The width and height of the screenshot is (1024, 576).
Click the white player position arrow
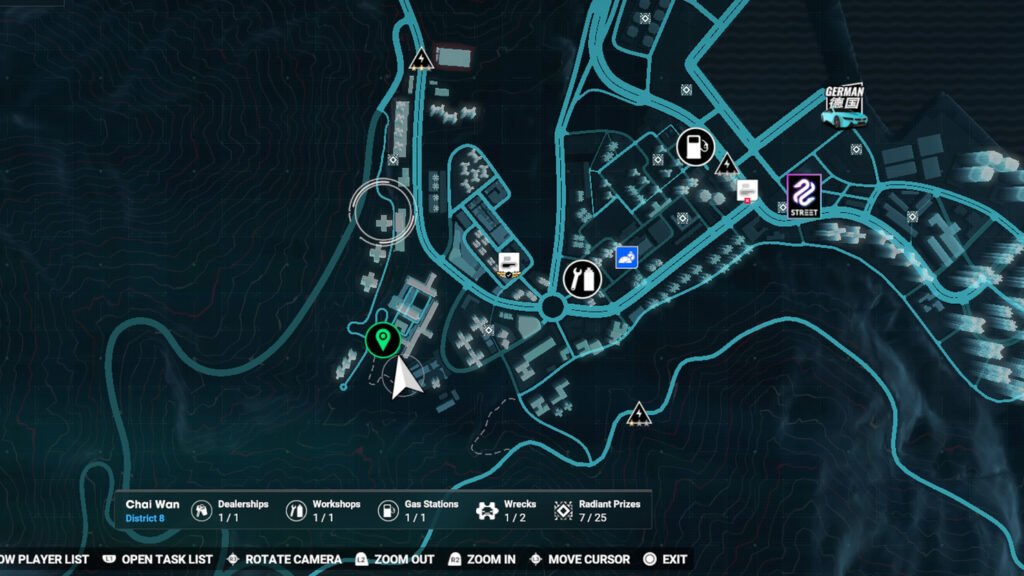pyautogui.click(x=405, y=378)
